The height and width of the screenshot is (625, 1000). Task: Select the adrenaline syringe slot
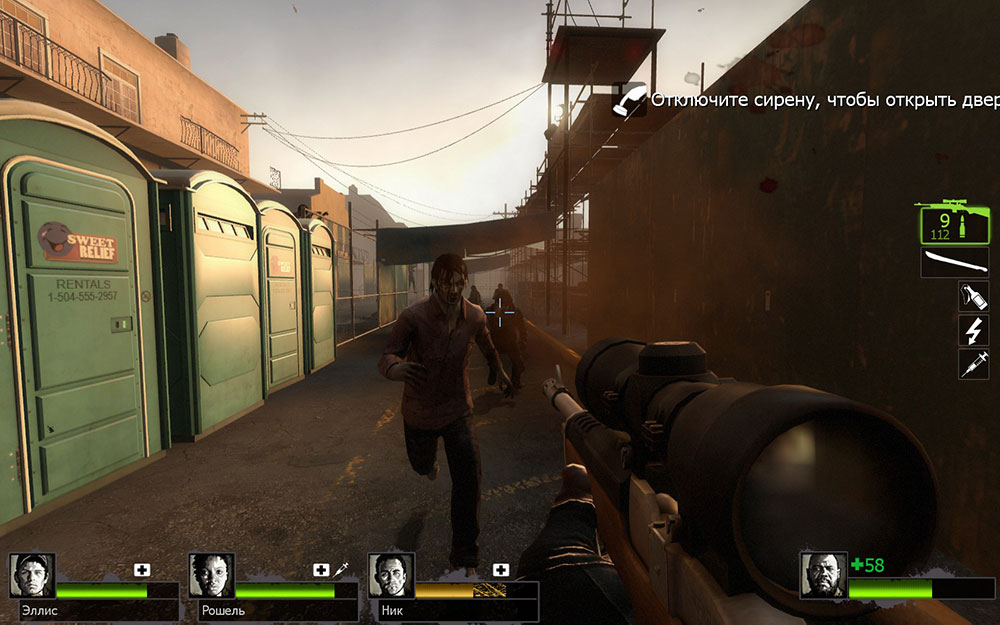[973, 364]
